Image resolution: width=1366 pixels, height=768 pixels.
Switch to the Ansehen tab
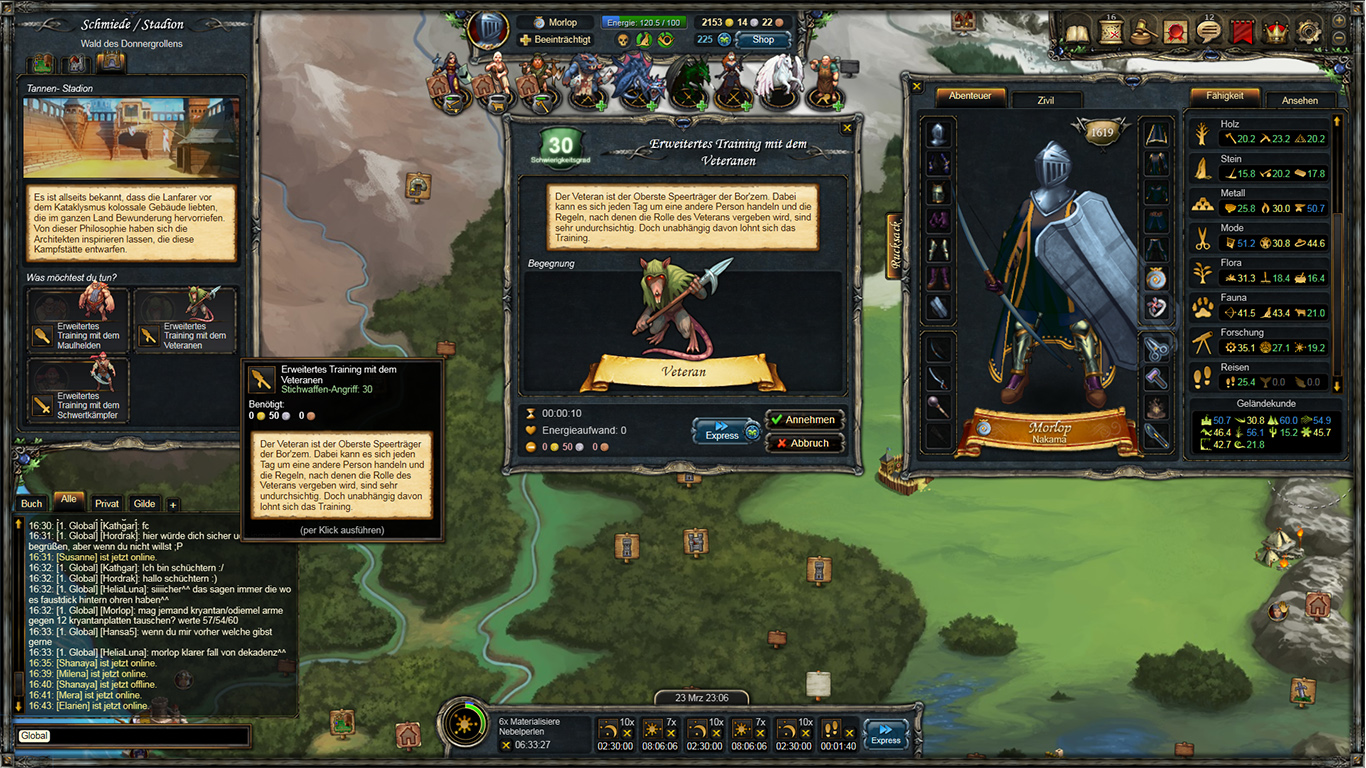pos(1300,100)
